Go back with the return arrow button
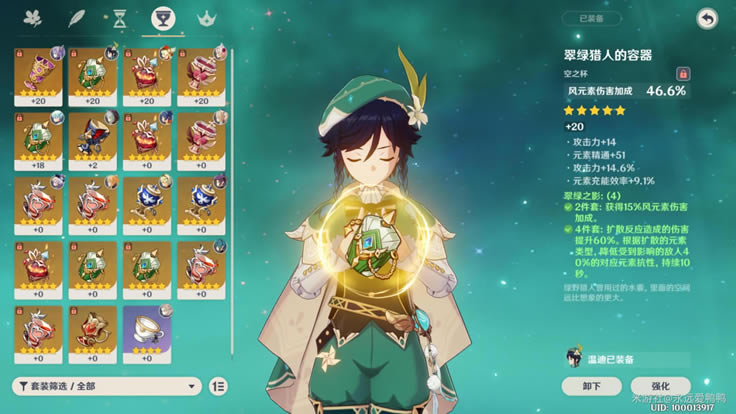 coord(707,19)
